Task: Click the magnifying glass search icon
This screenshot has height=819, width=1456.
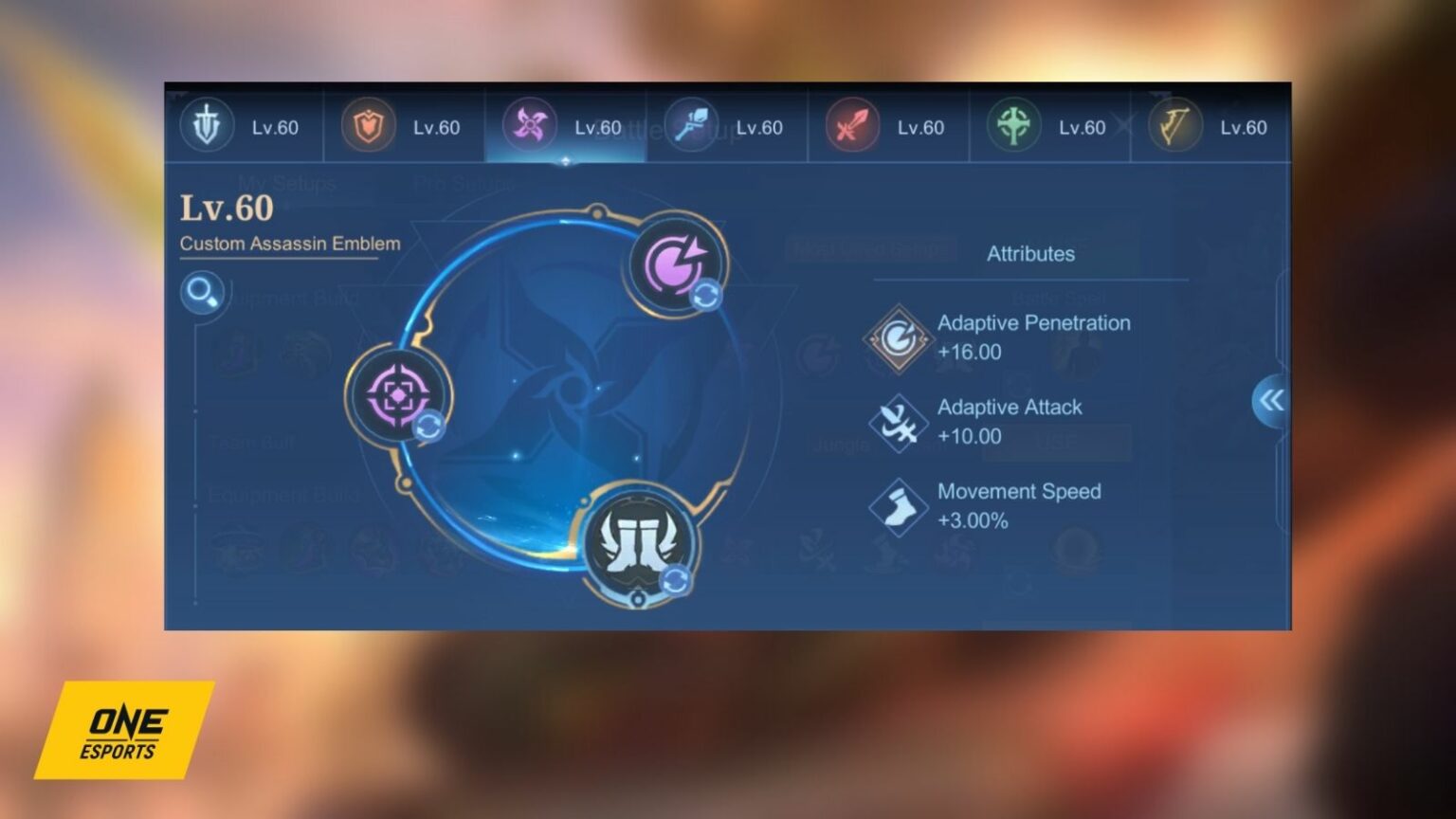Action: (x=202, y=294)
